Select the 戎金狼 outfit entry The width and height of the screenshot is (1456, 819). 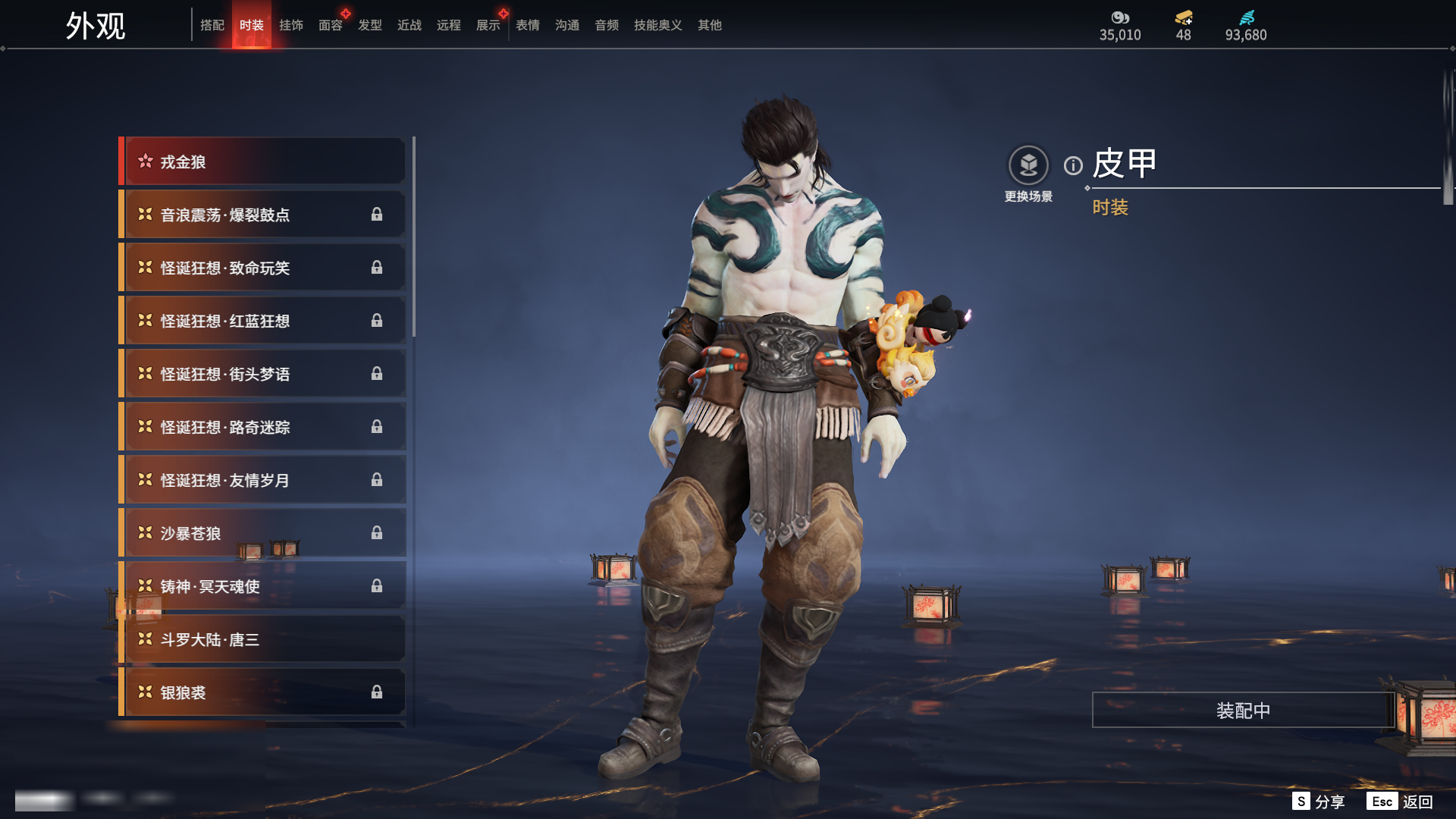pyautogui.click(x=262, y=162)
